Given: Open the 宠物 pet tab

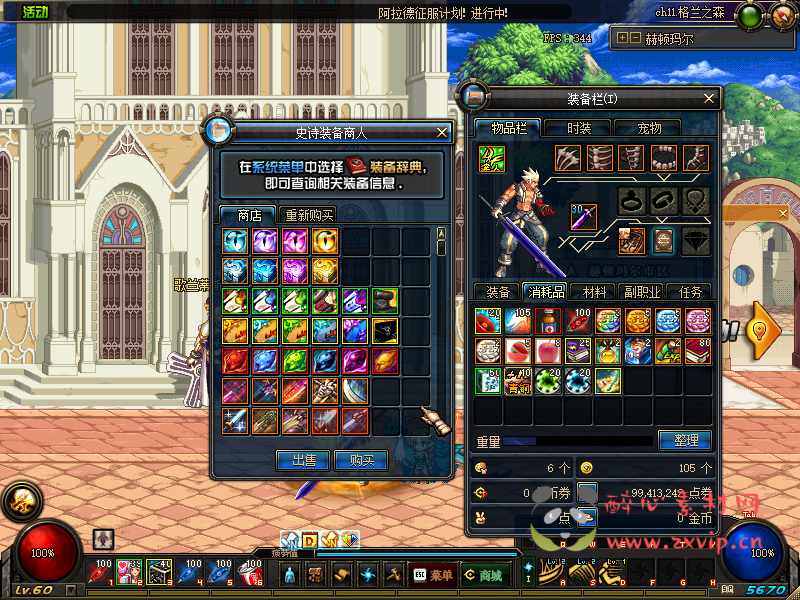Looking at the screenshot, I should (650, 128).
